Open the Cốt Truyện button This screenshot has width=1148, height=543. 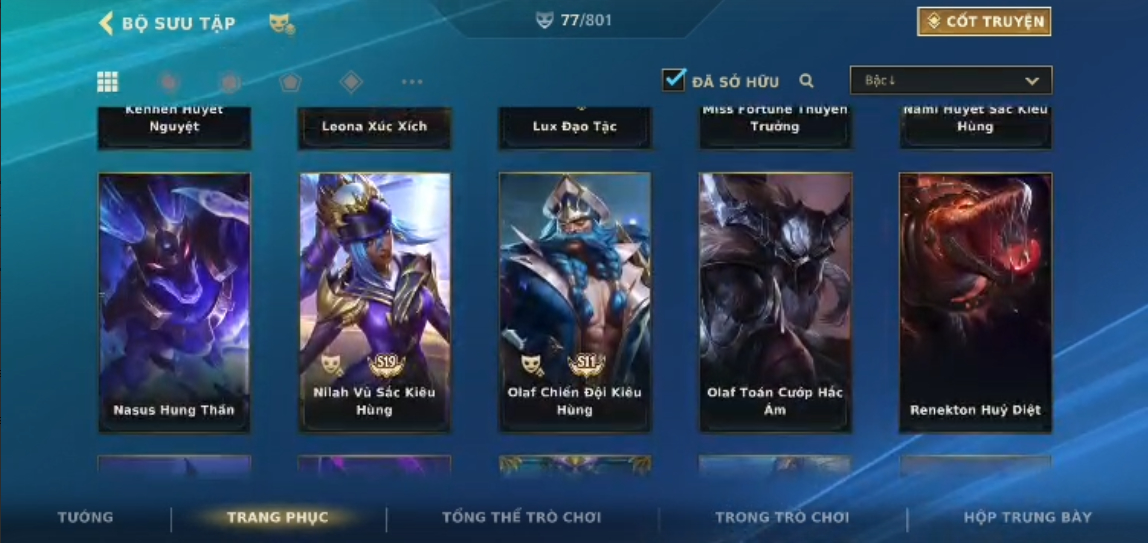(983, 21)
